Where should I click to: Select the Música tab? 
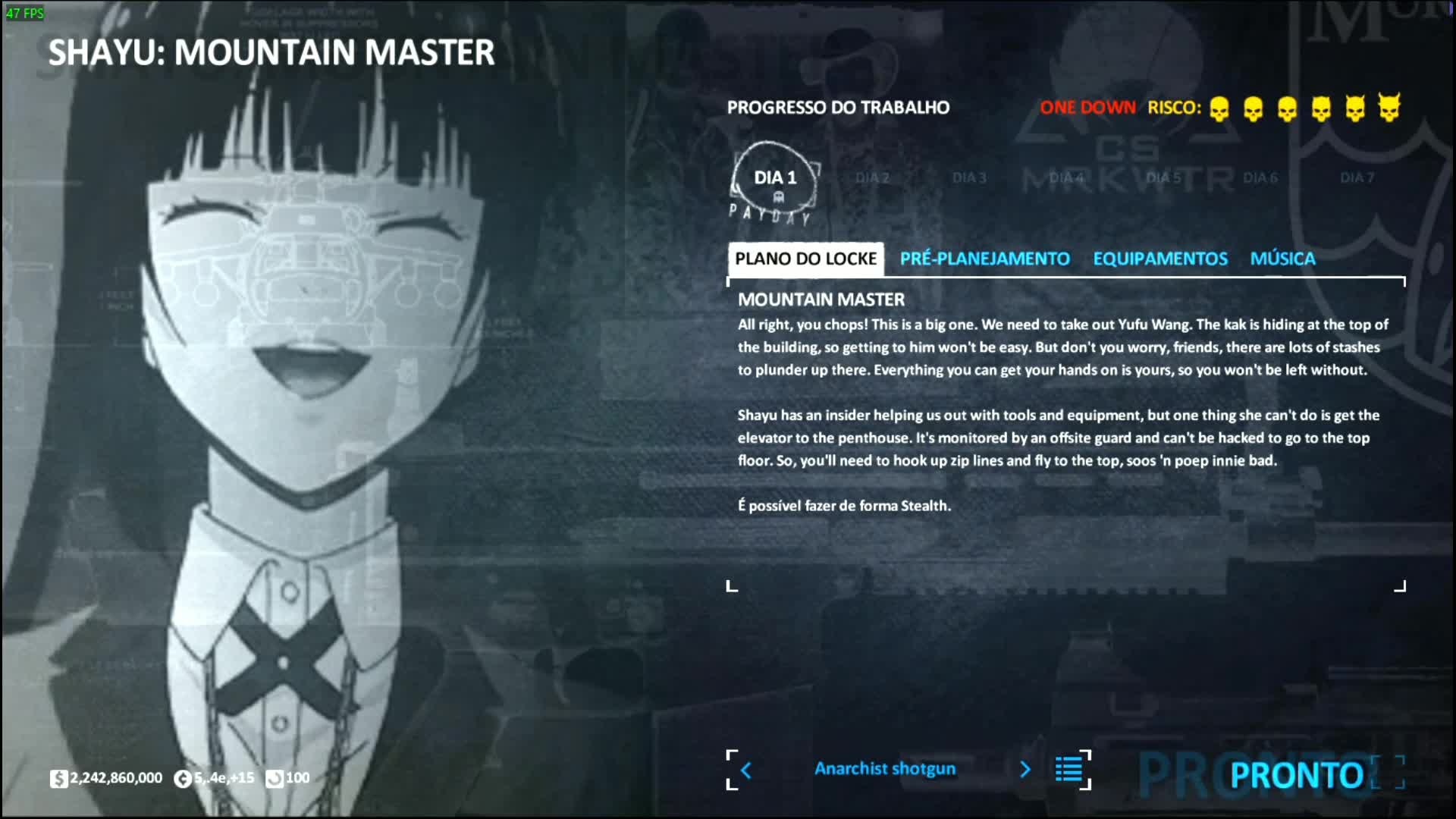(x=1282, y=259)
